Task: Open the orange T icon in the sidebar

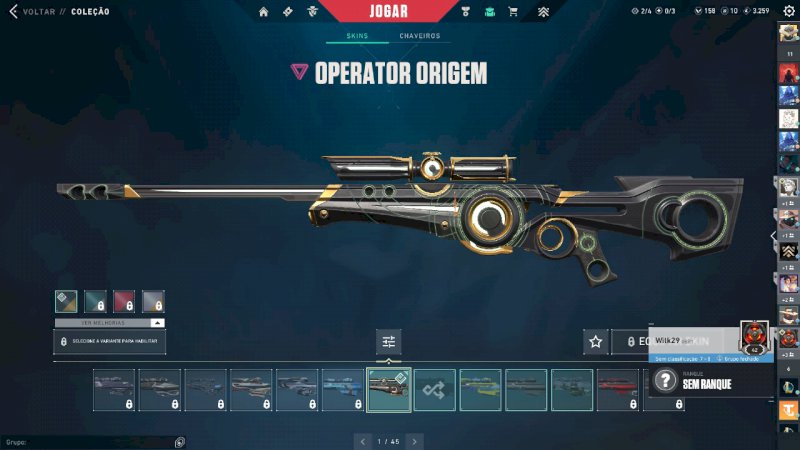Action: (788, 408)
